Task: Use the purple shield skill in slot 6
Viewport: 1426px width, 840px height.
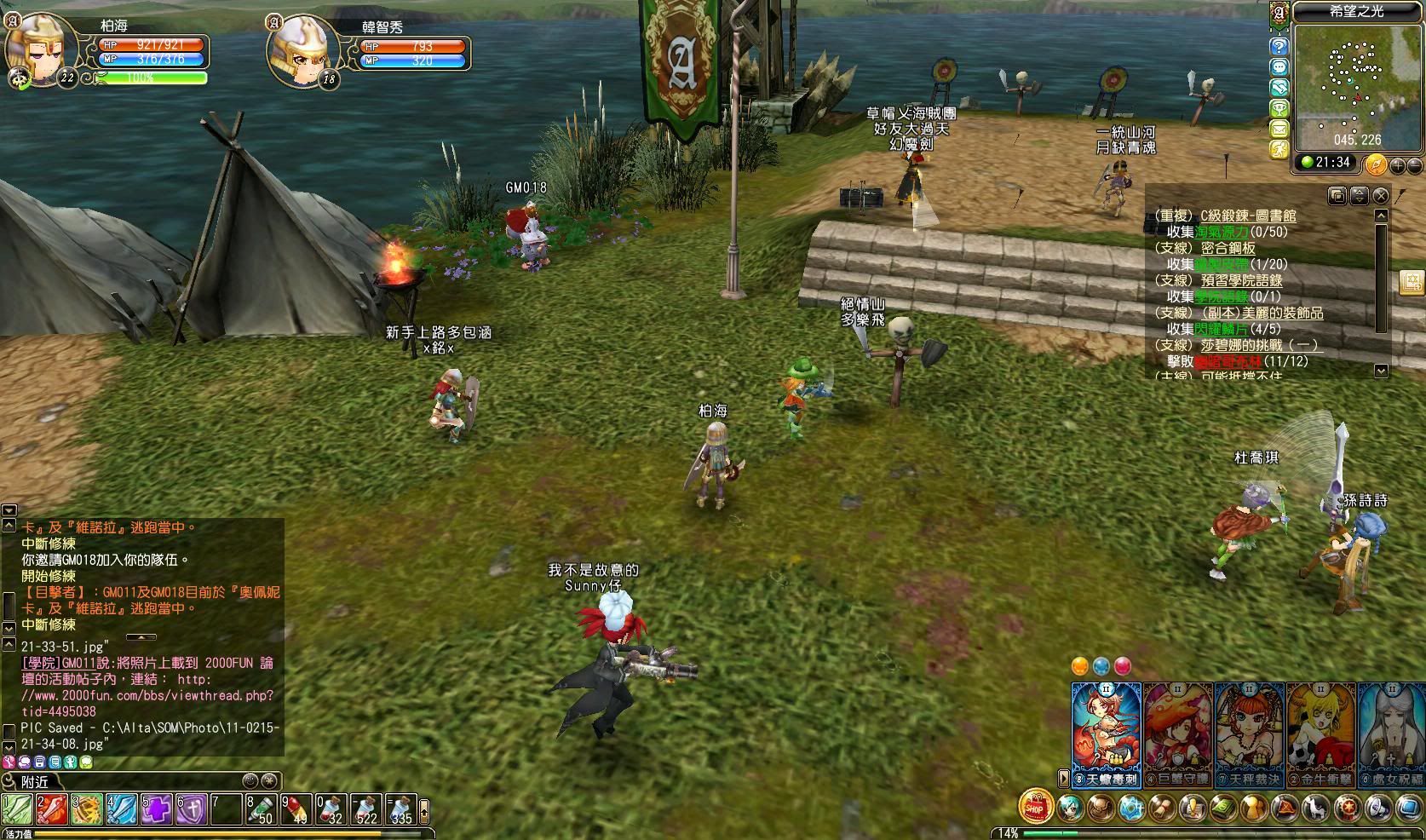Action: pyautogui.click(x=192, y=808)
